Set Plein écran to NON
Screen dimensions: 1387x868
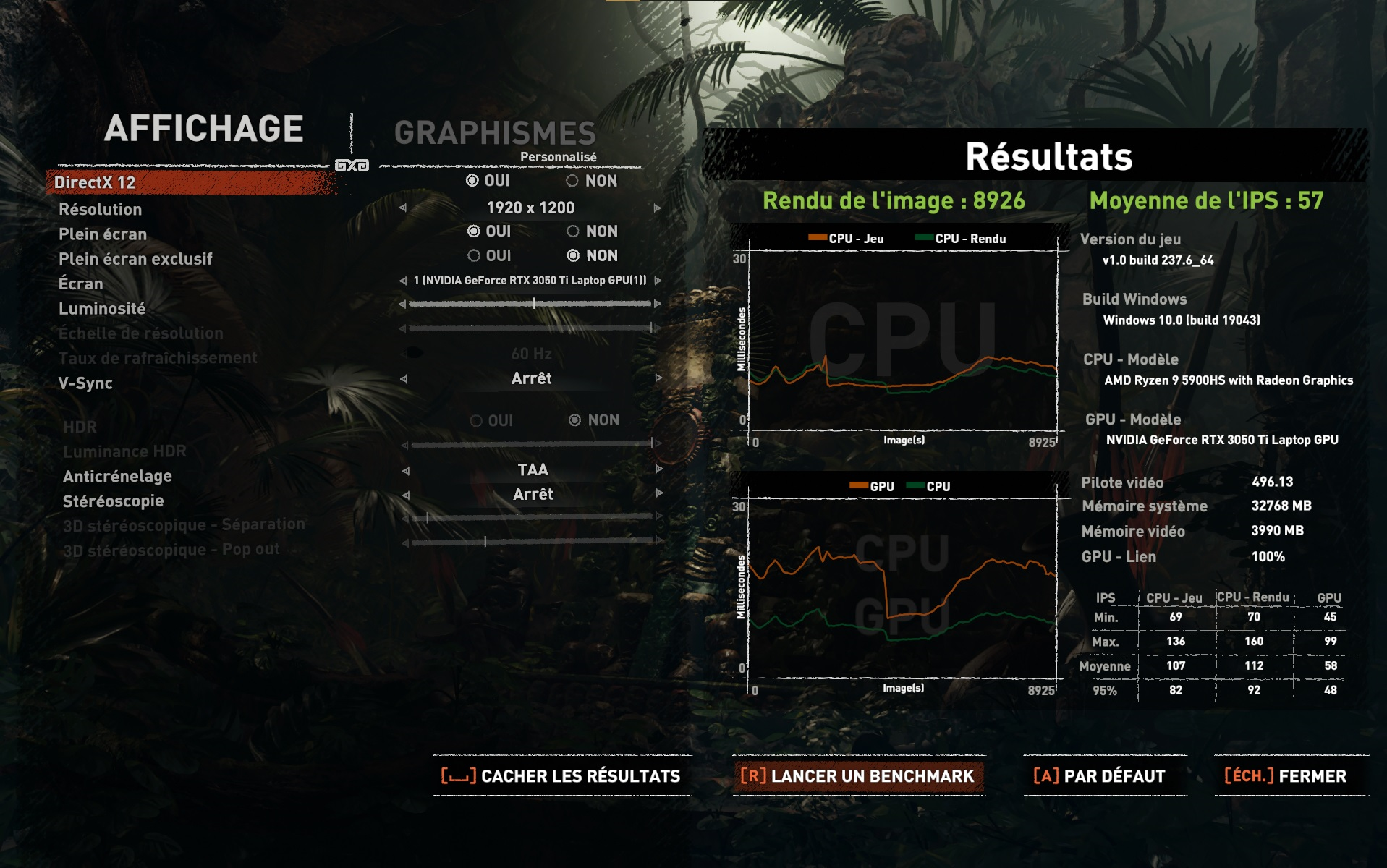[573, 231]
